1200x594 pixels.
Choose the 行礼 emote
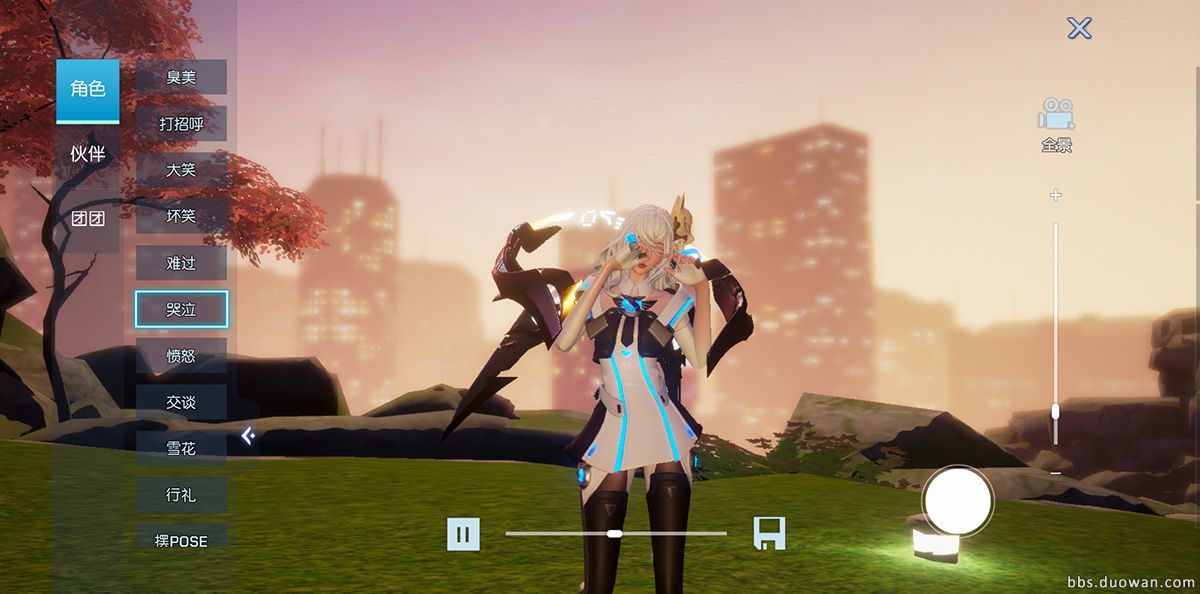click(x=181, y=494)
